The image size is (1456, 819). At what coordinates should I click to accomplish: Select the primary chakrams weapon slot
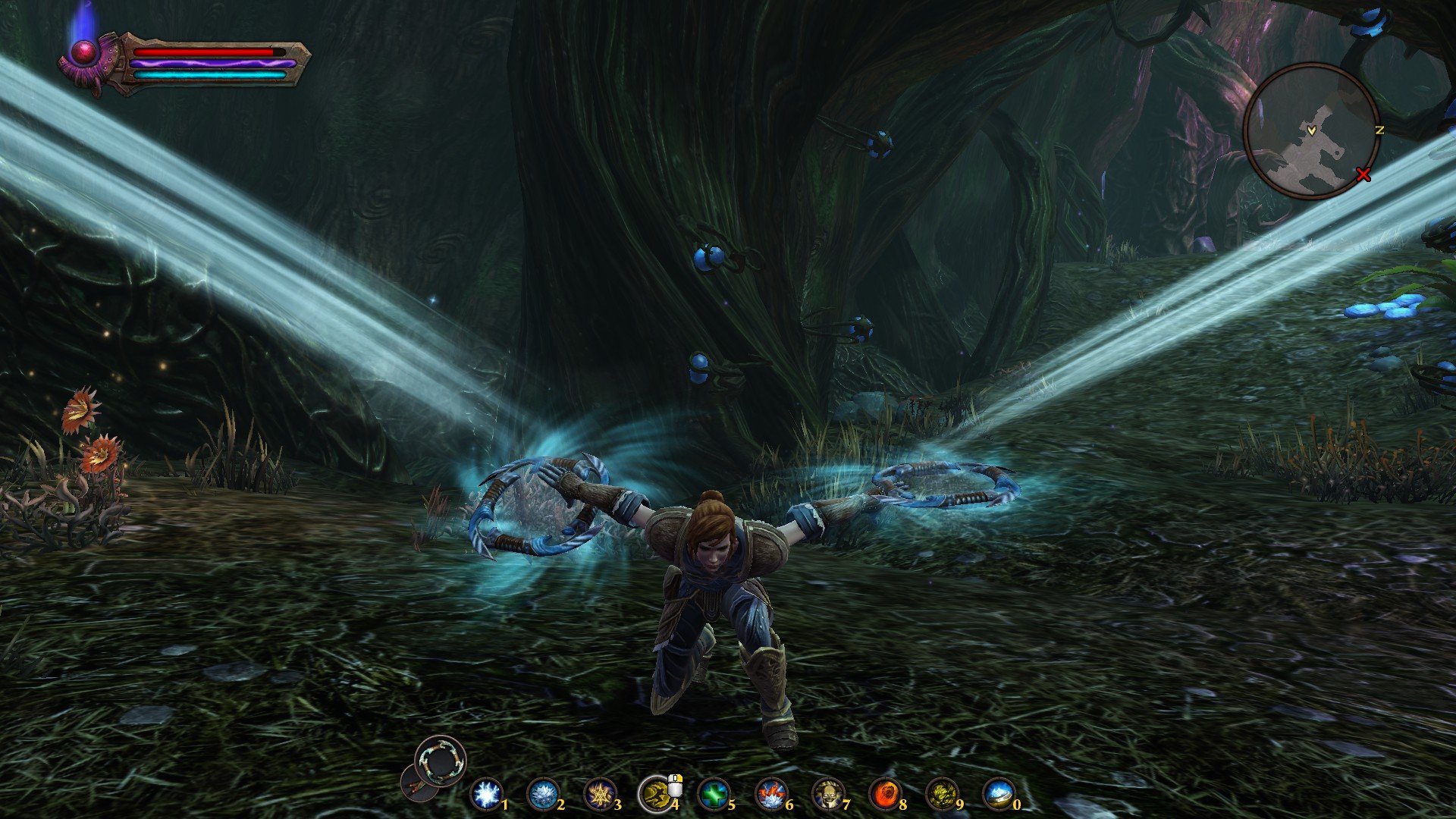point(441,761)
